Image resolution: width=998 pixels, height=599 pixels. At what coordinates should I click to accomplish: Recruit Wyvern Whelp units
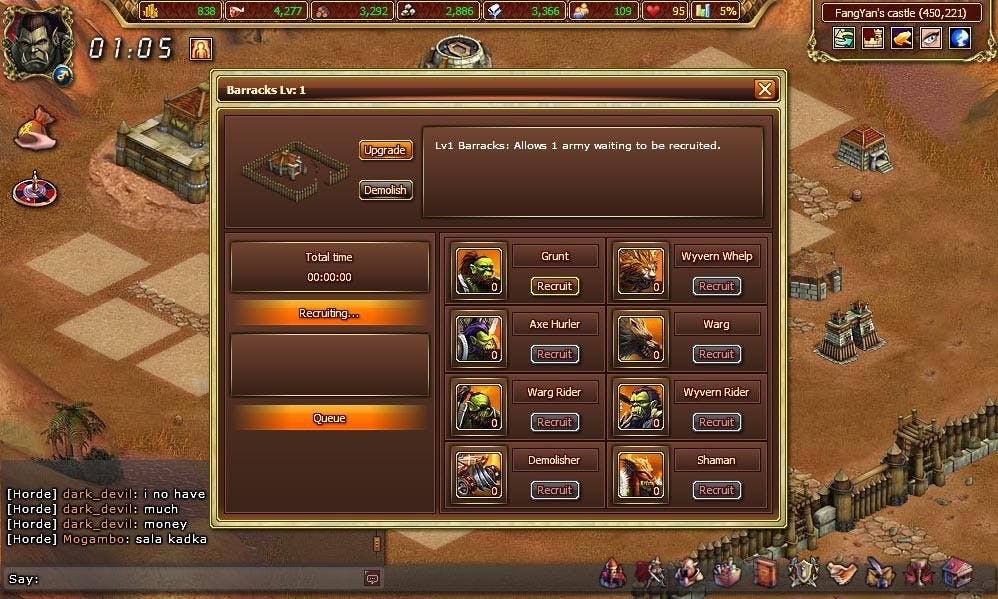716,286
